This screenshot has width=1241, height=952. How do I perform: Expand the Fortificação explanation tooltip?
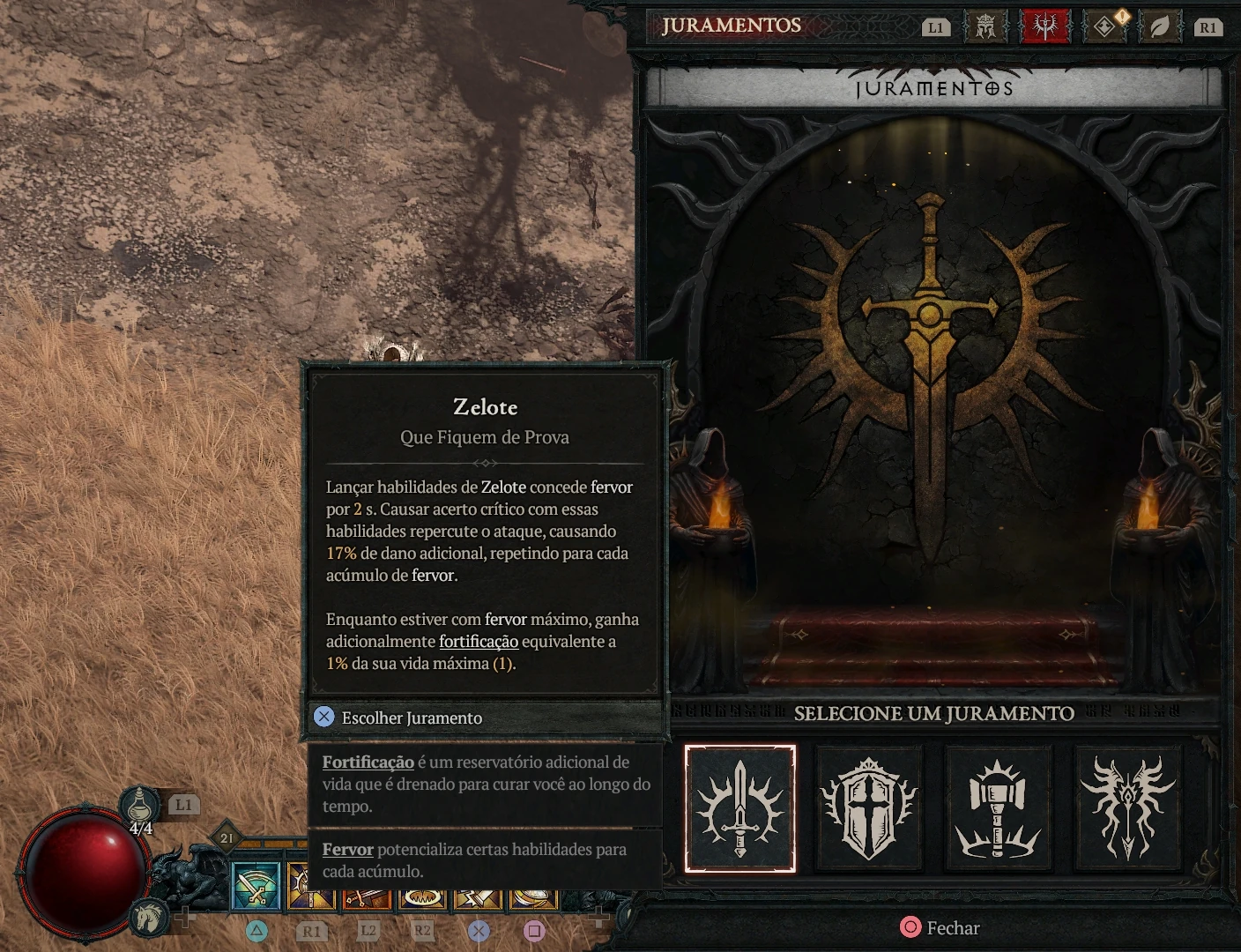click(368, 762)
